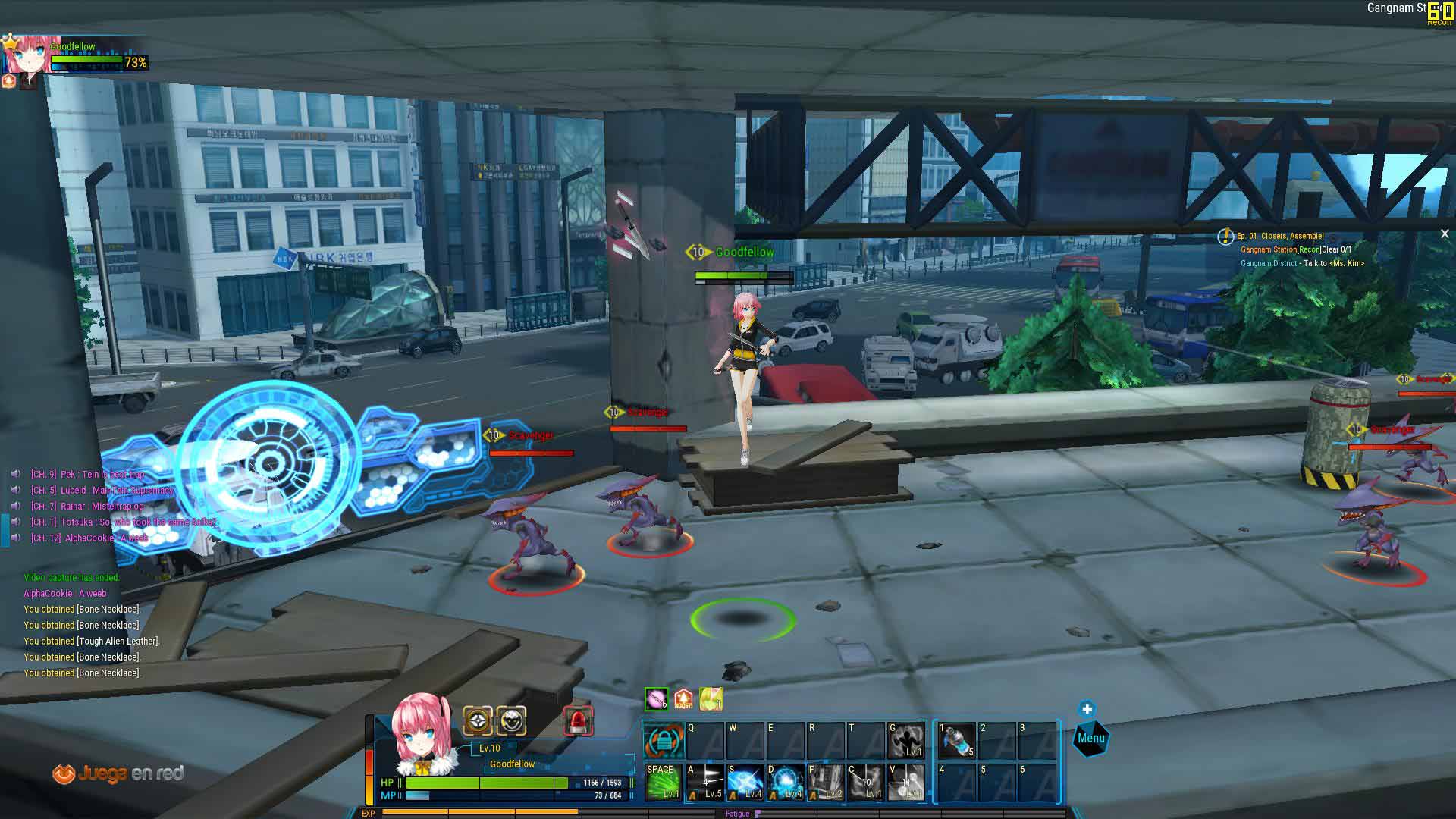Select the red siren alert icon
The height and width of the screenshot is (819, 1456).
578,721
